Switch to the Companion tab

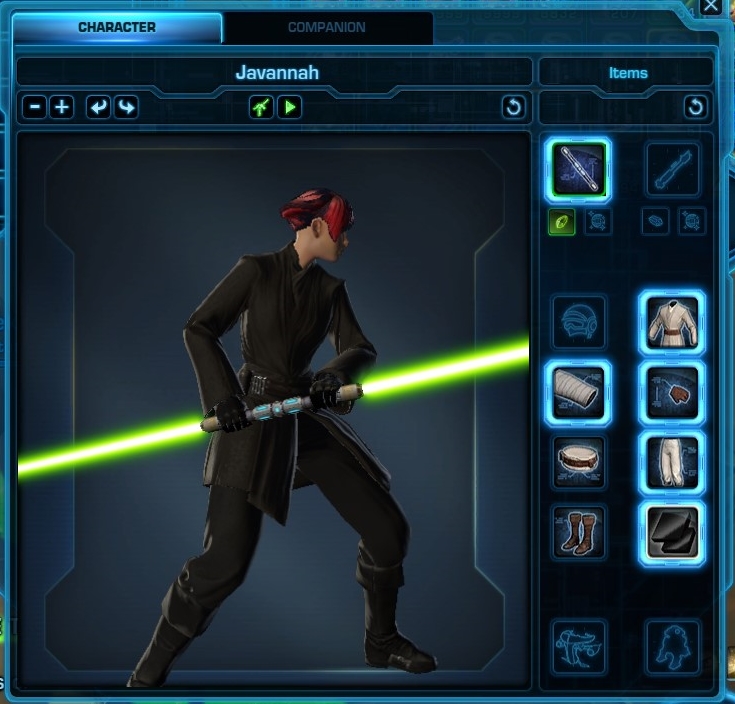click(x=327, y=28)
